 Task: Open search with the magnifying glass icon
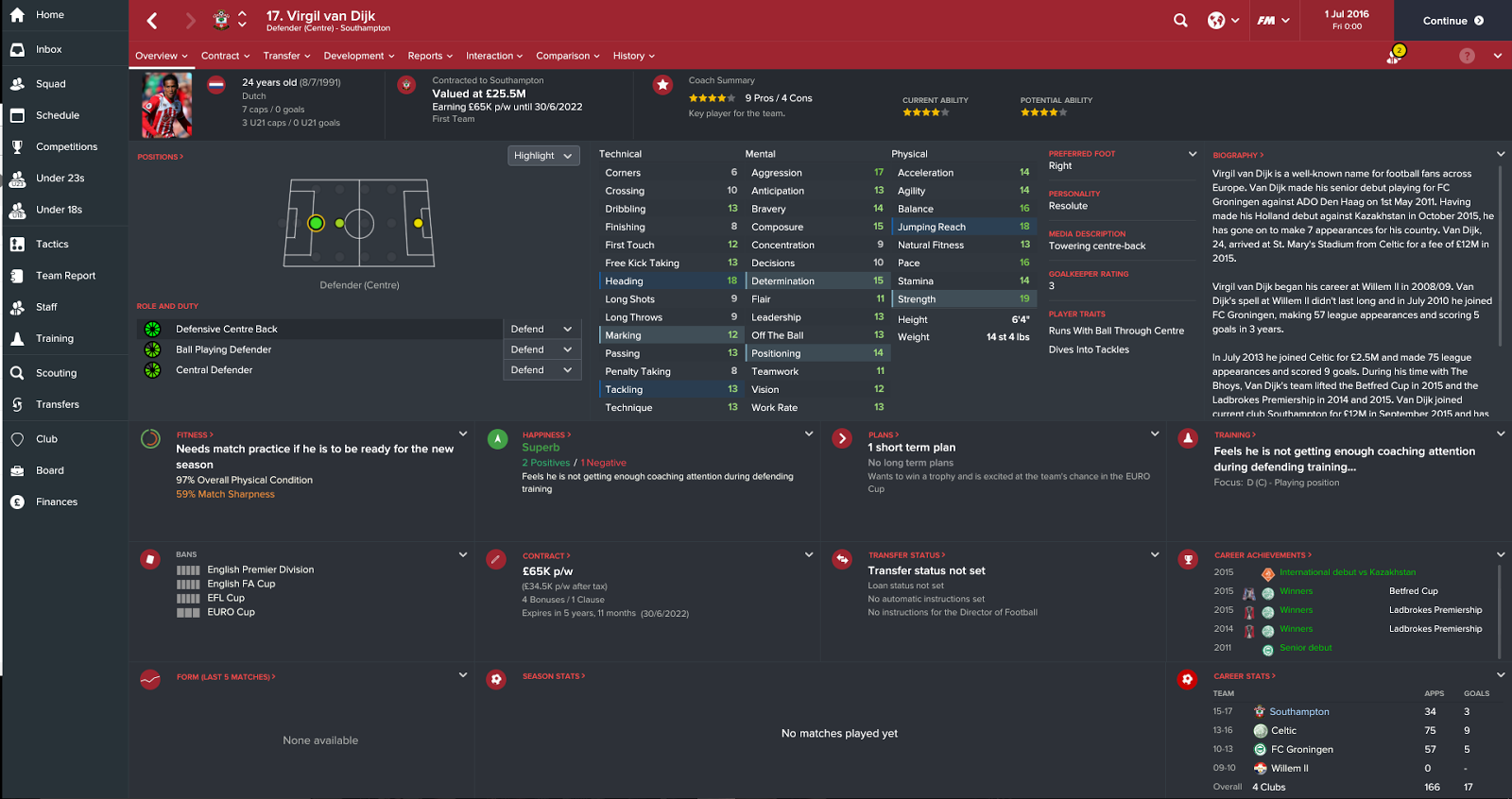point(1180,19)
